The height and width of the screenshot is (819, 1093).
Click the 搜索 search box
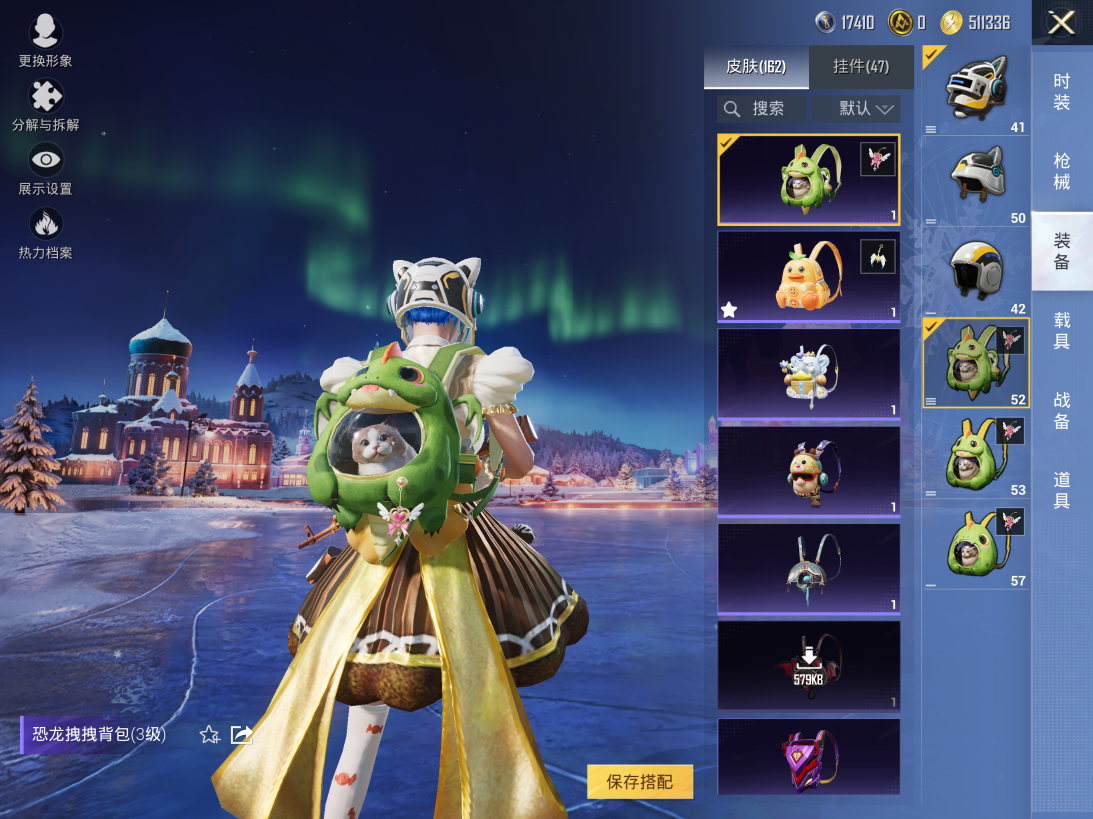(x=762, y=109)
